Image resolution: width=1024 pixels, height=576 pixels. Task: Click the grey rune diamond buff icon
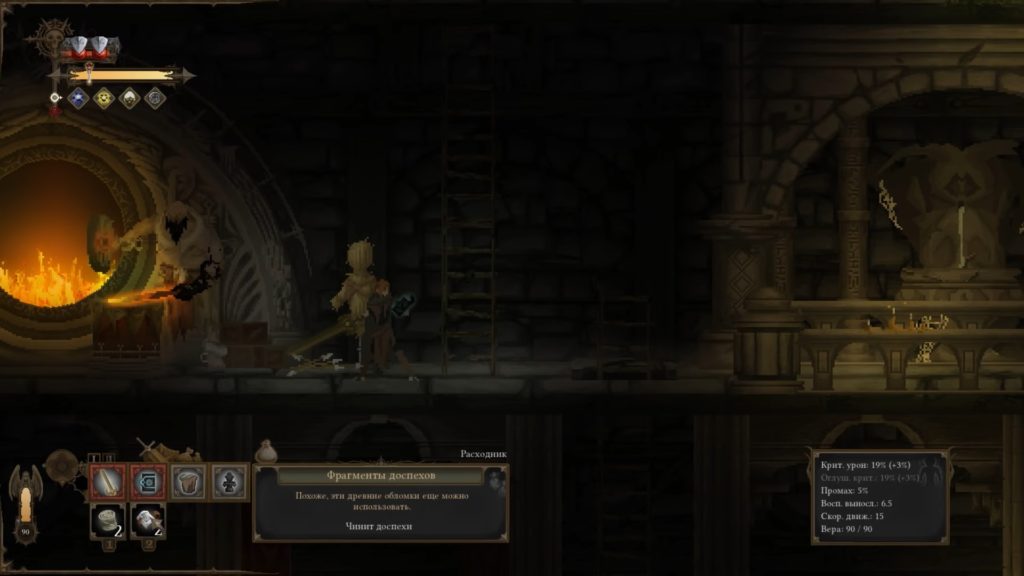[x=155, y=98]
